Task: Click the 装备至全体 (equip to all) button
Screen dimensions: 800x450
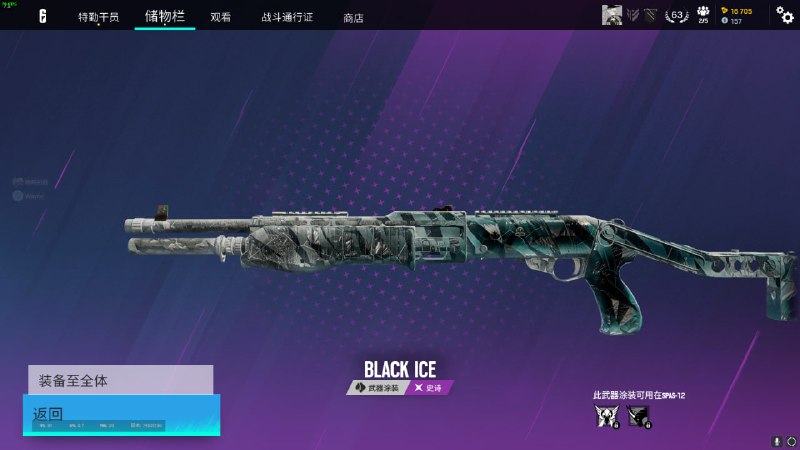Action: pos(119,380)
